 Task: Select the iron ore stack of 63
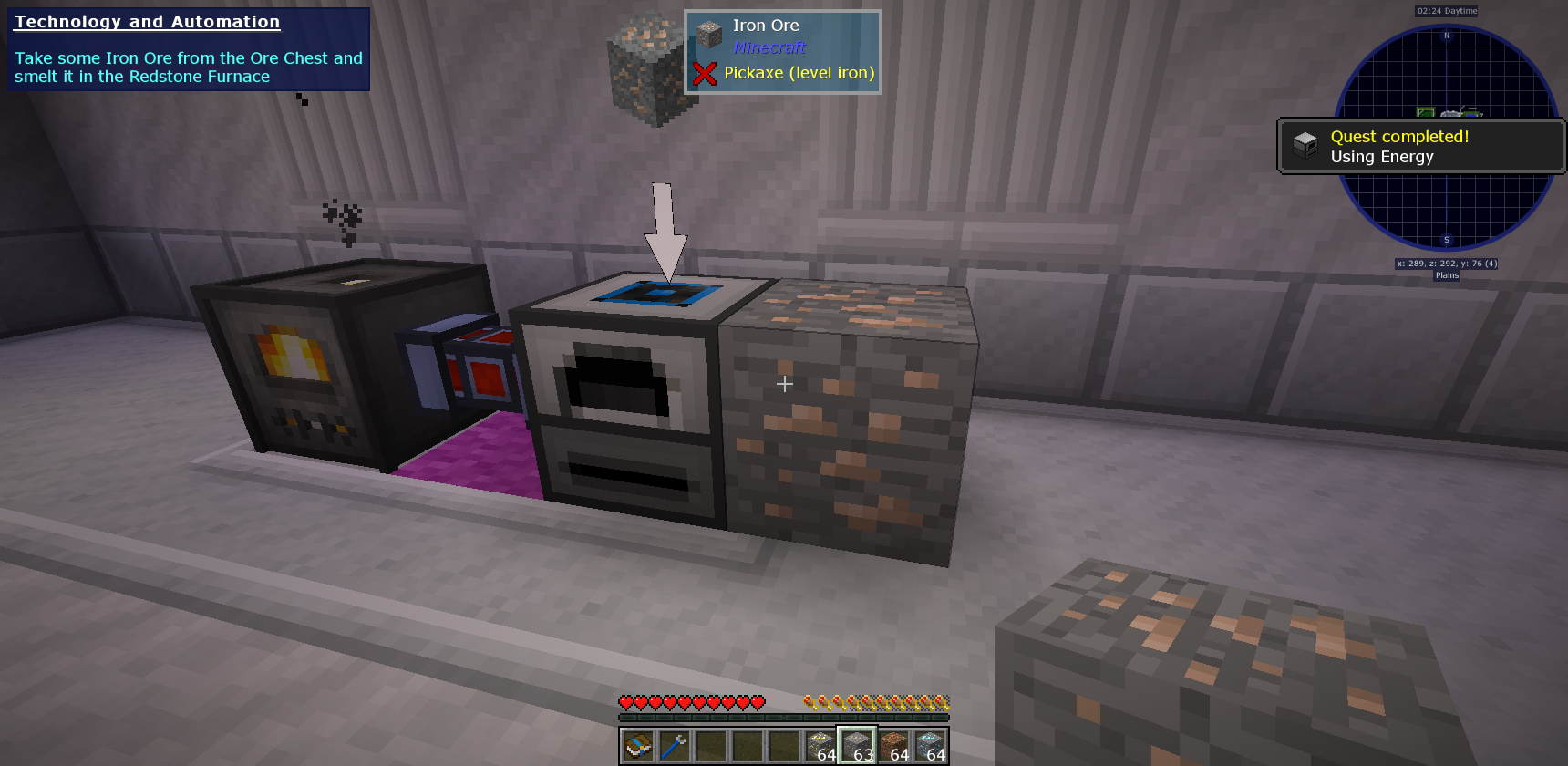[x=857, y=747]
